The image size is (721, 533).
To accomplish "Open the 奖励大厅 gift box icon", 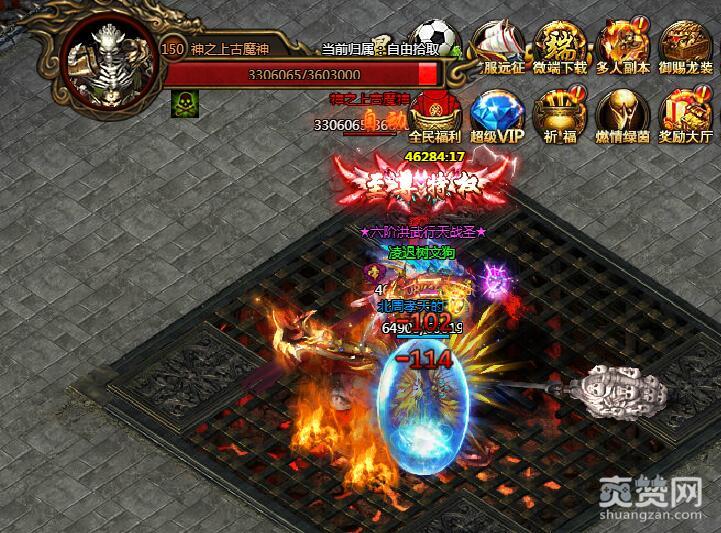I will pyautogui.click(x=686, y=110).
